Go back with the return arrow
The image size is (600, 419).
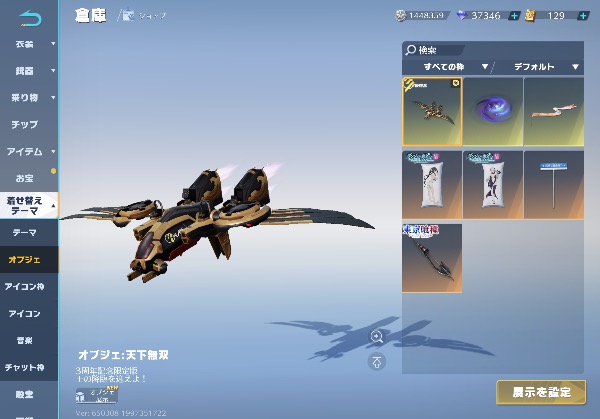point(31,17)
